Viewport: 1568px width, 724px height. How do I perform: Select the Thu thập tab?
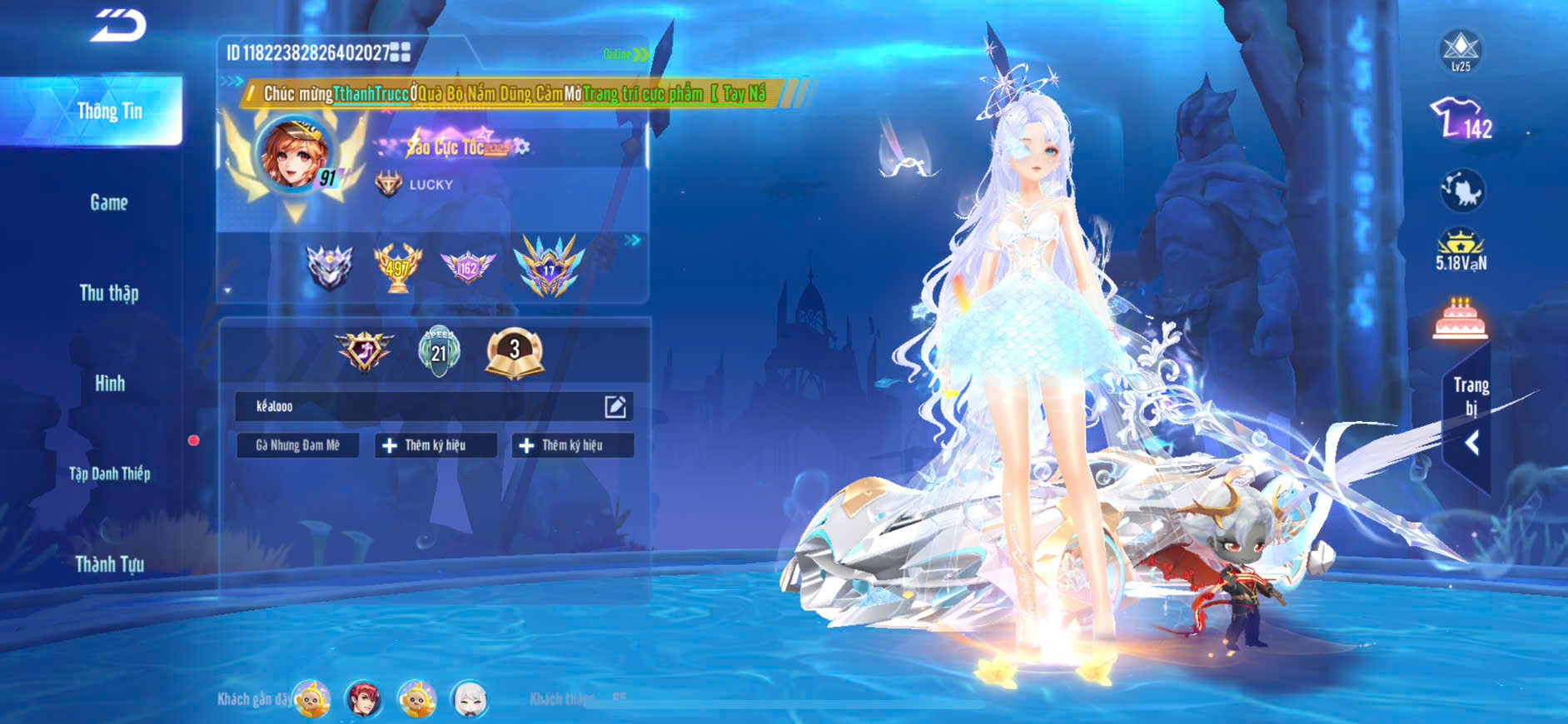(109, 293)
